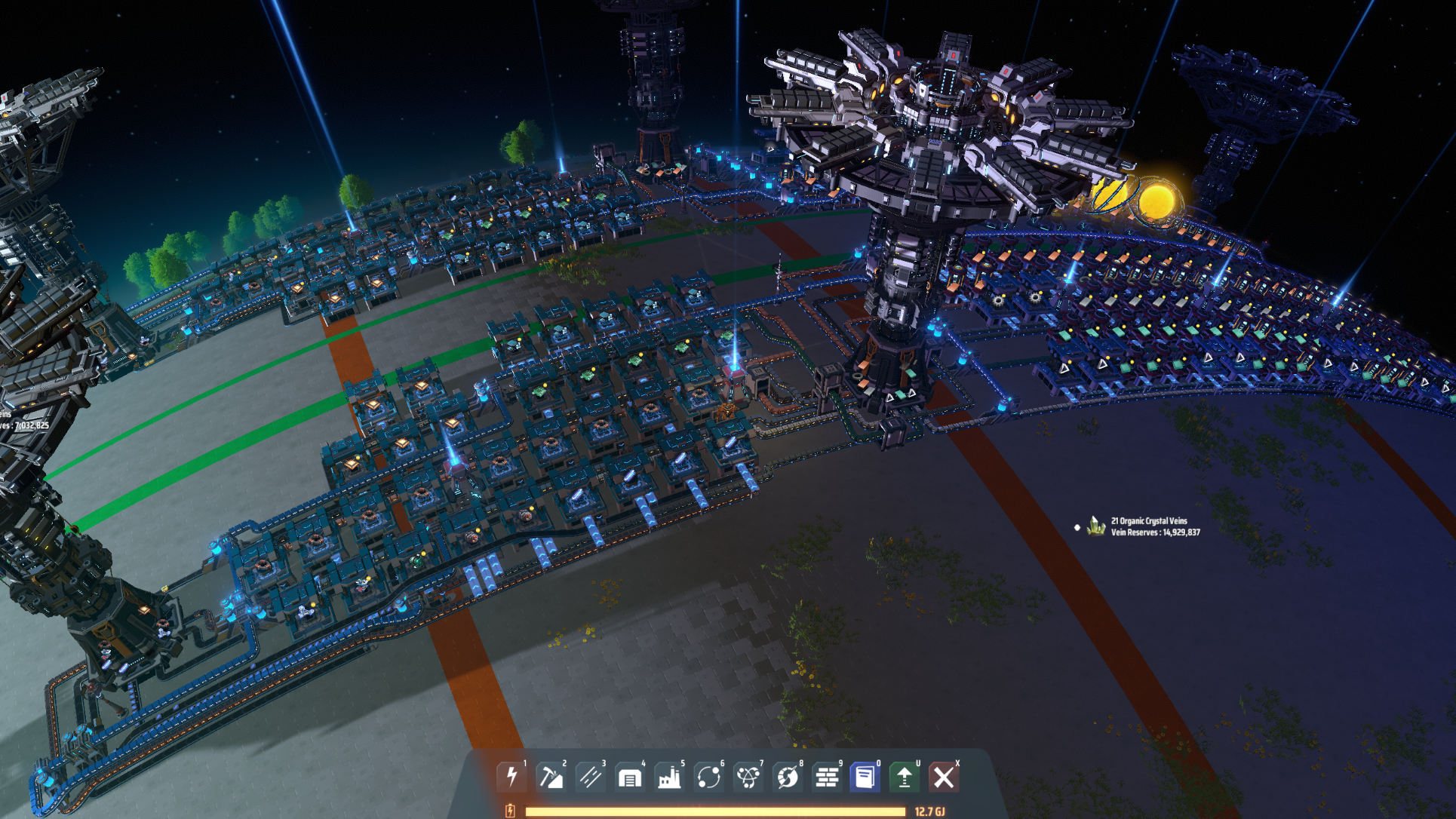
Task: Open the factory production build category
Action: coord(669,776)
